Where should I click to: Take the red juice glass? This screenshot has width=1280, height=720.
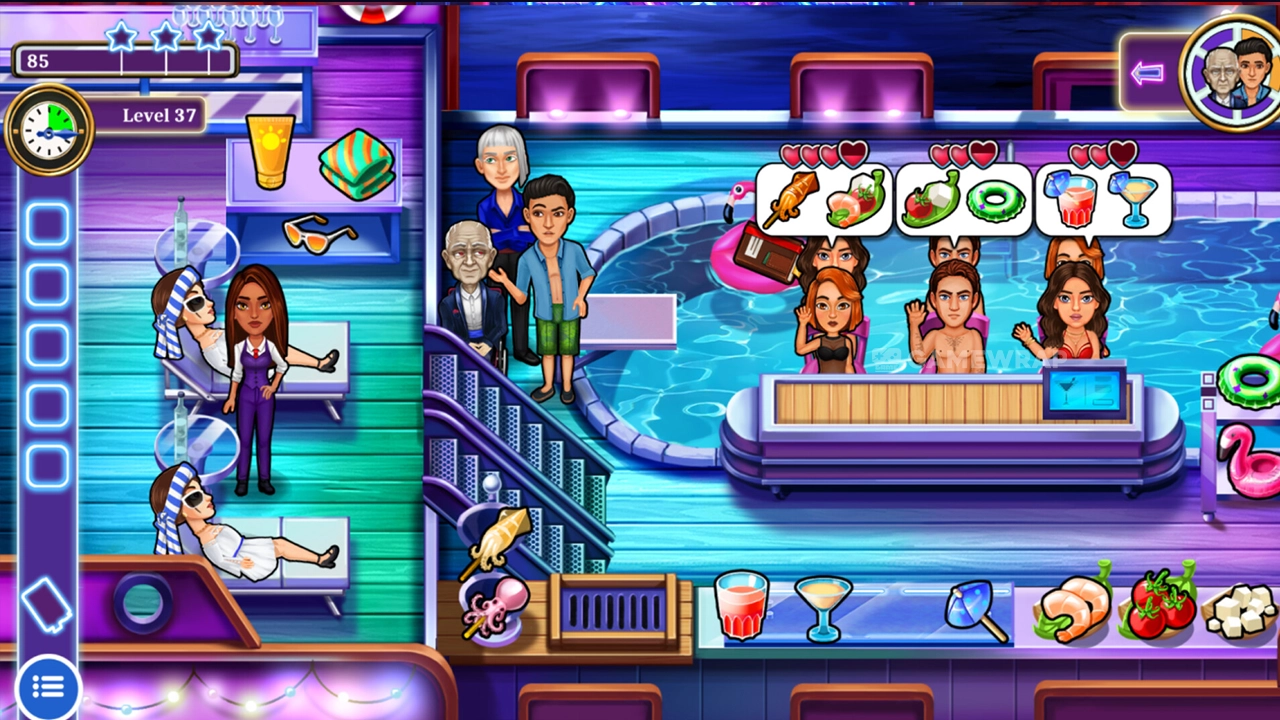[741, 605]
